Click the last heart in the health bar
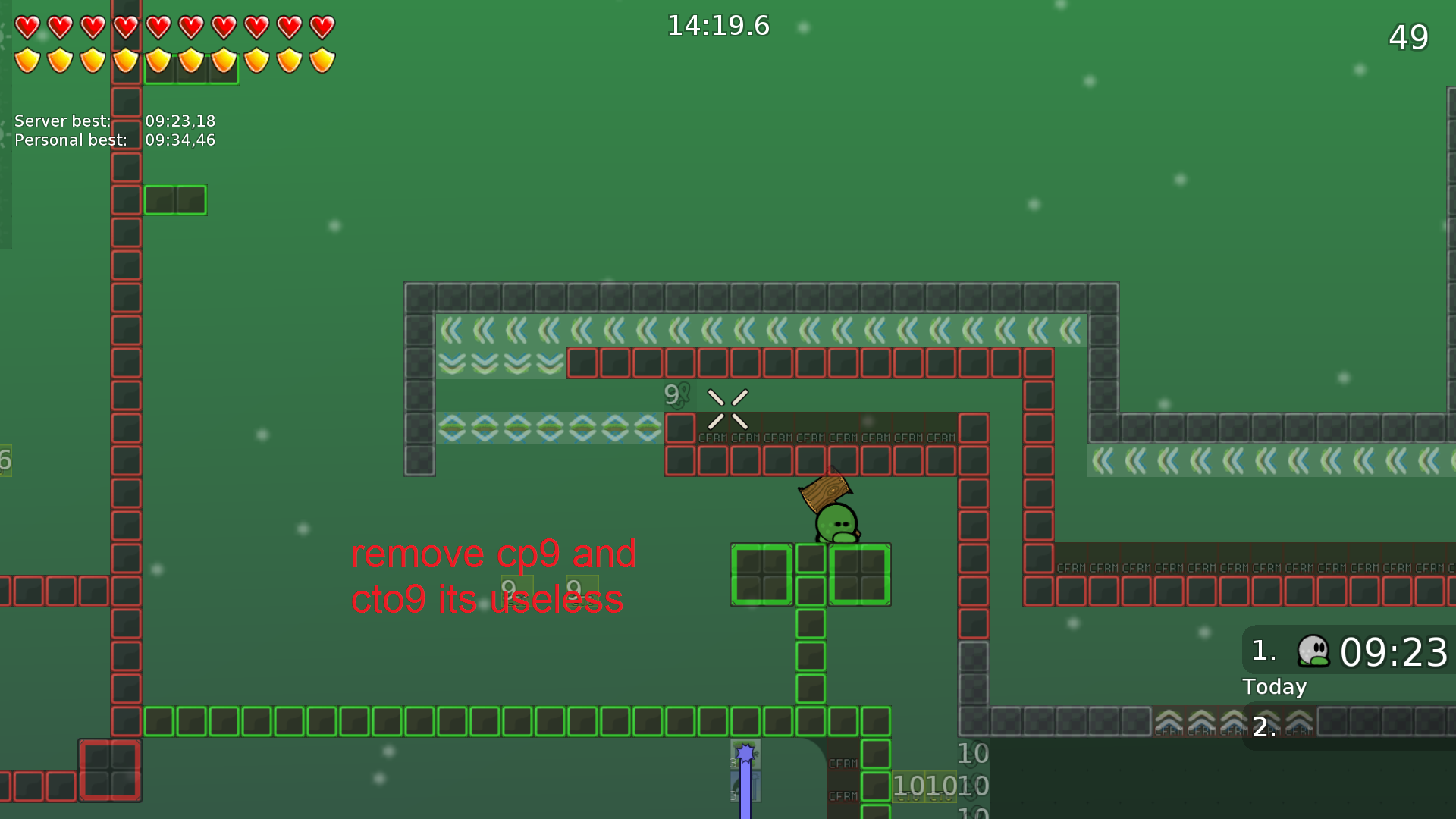This screenshot has width=1456, height=819. tap(322, 27)
